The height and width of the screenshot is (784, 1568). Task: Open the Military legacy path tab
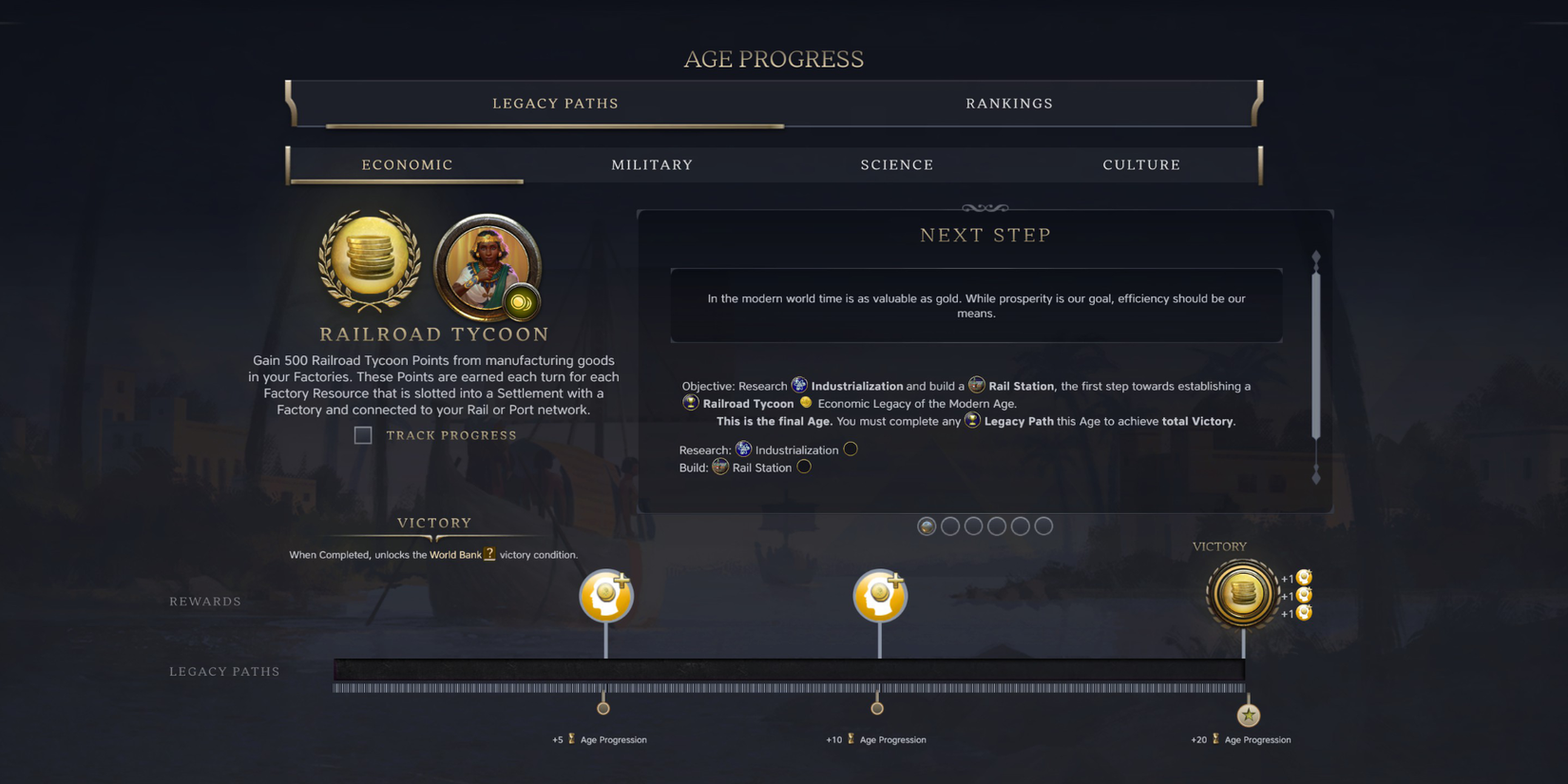pyautogui.click(x=652, y=164)
